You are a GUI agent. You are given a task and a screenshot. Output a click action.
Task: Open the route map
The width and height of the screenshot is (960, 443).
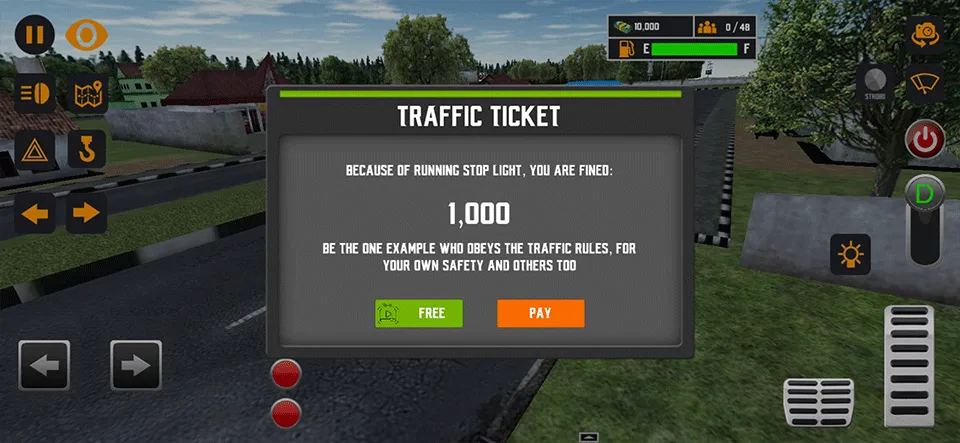(88, 93)
